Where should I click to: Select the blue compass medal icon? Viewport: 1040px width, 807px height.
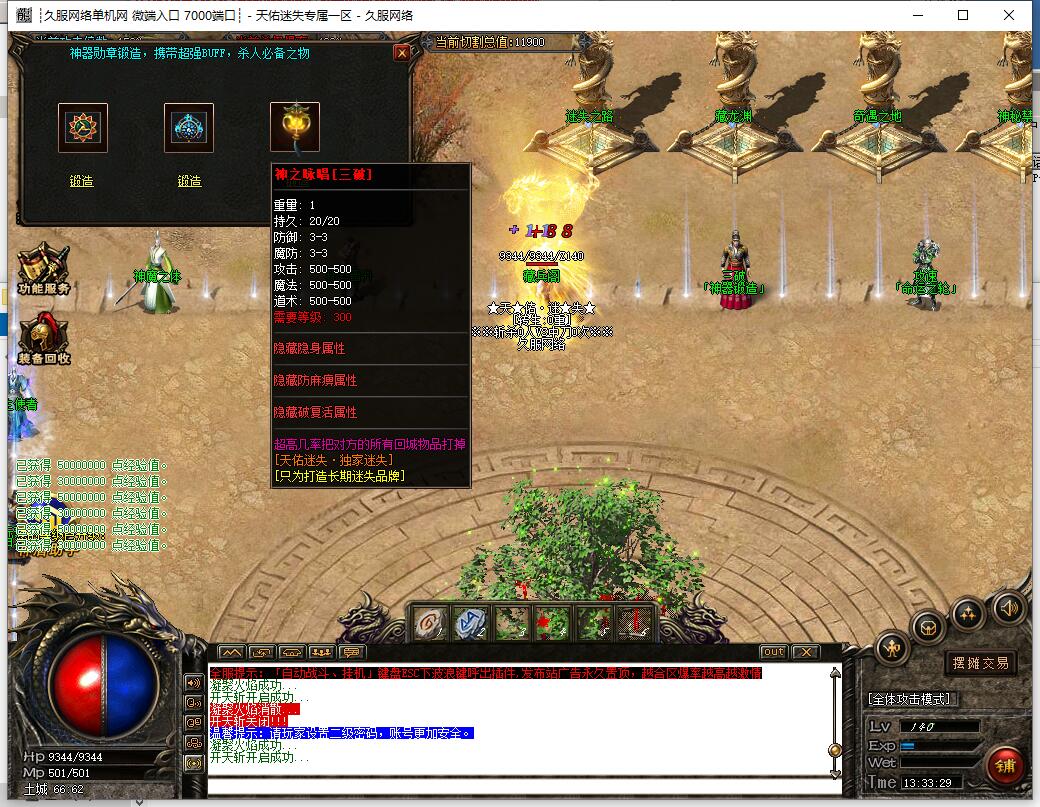point(189,127)
